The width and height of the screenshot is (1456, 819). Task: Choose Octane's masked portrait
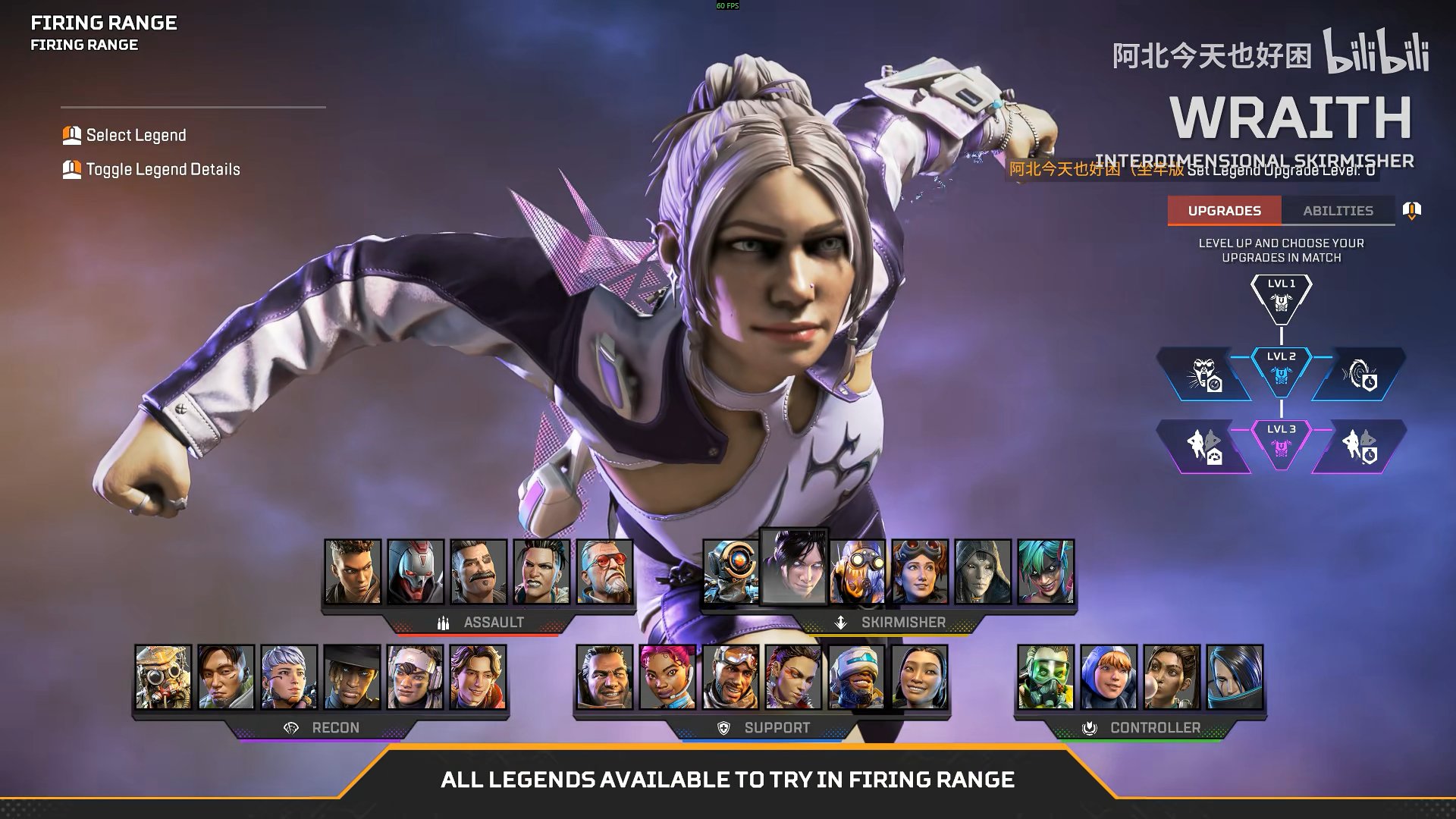(857, 572)
